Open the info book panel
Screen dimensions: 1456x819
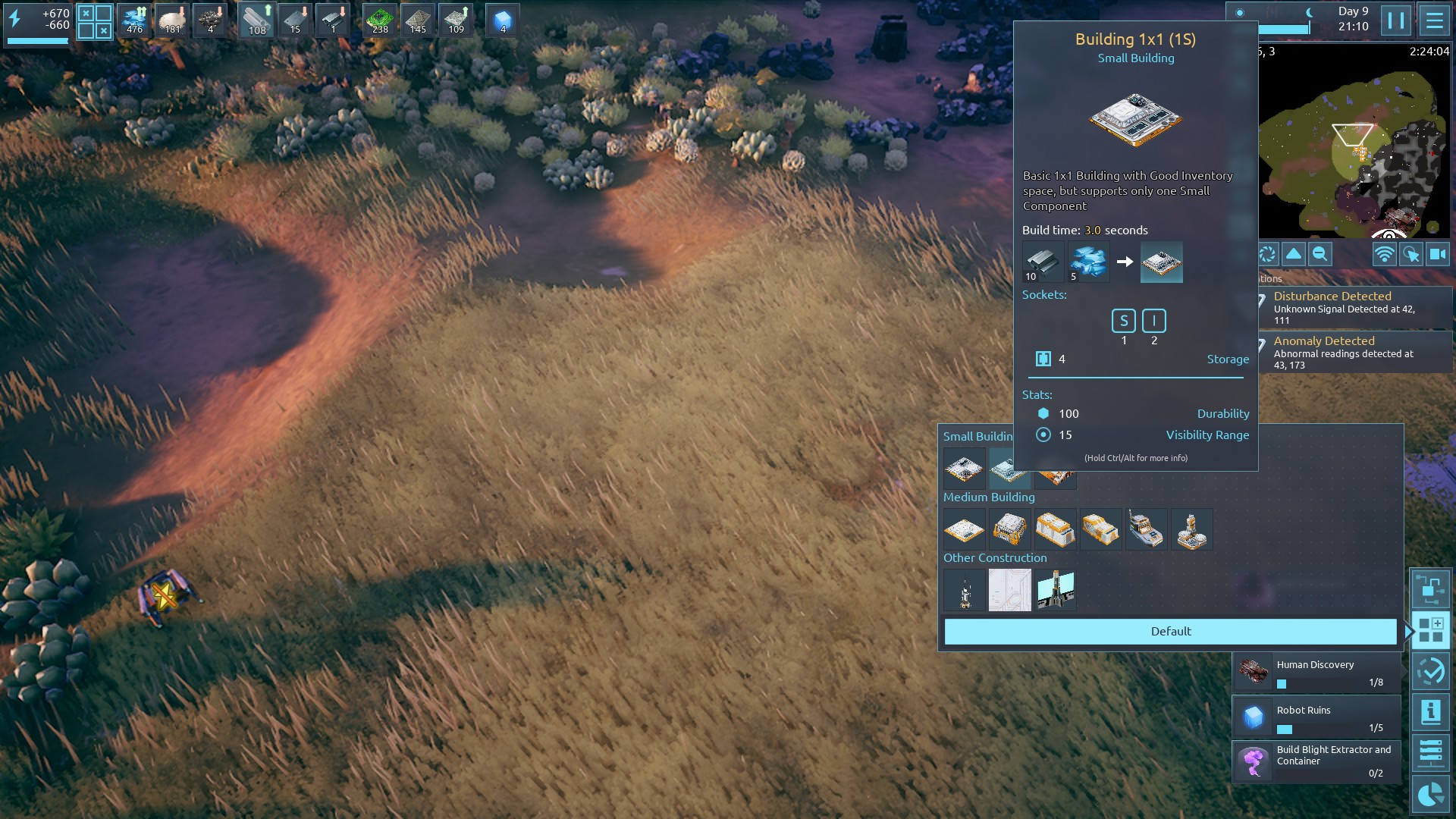pyautogui.click(x=1430, y=712)
